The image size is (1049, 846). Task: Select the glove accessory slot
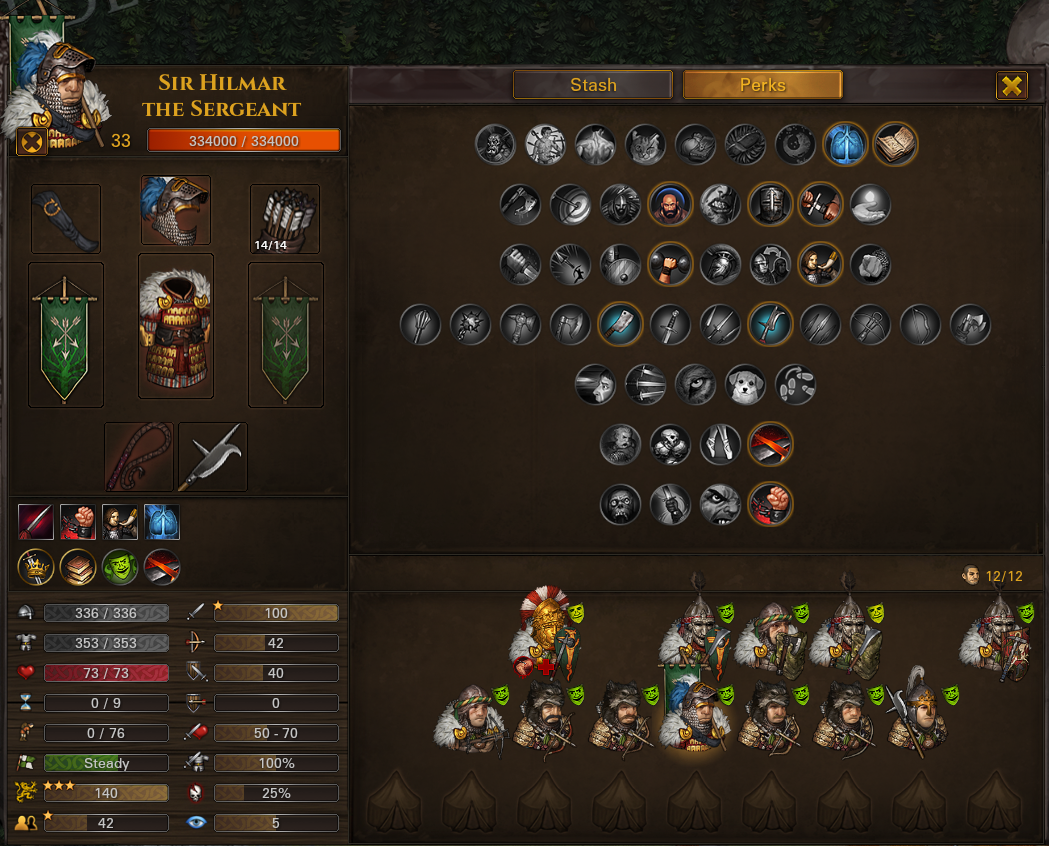[x=66, y=218]
